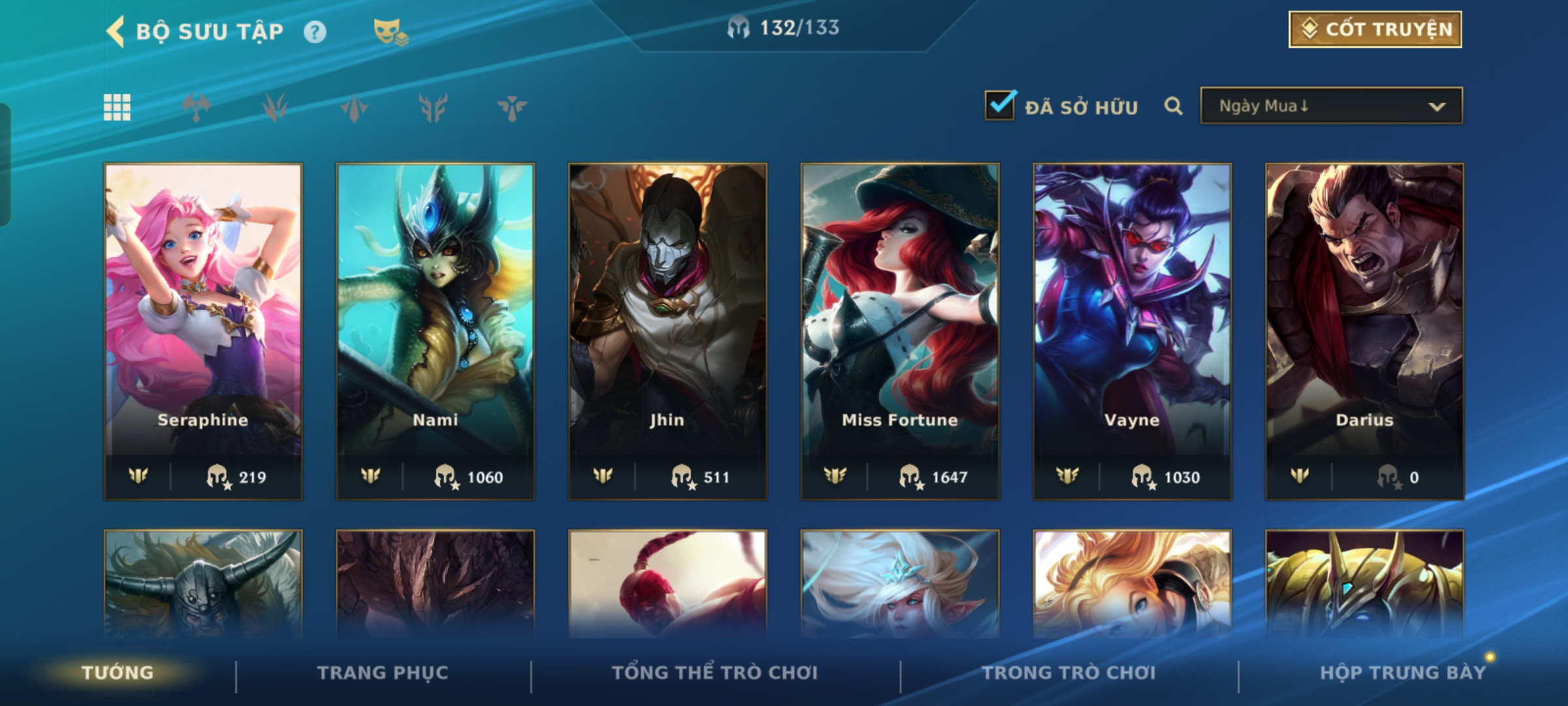The image size is (1568, 706).
Task: Switch to the Tướng tab
Action: pos(118,673)
